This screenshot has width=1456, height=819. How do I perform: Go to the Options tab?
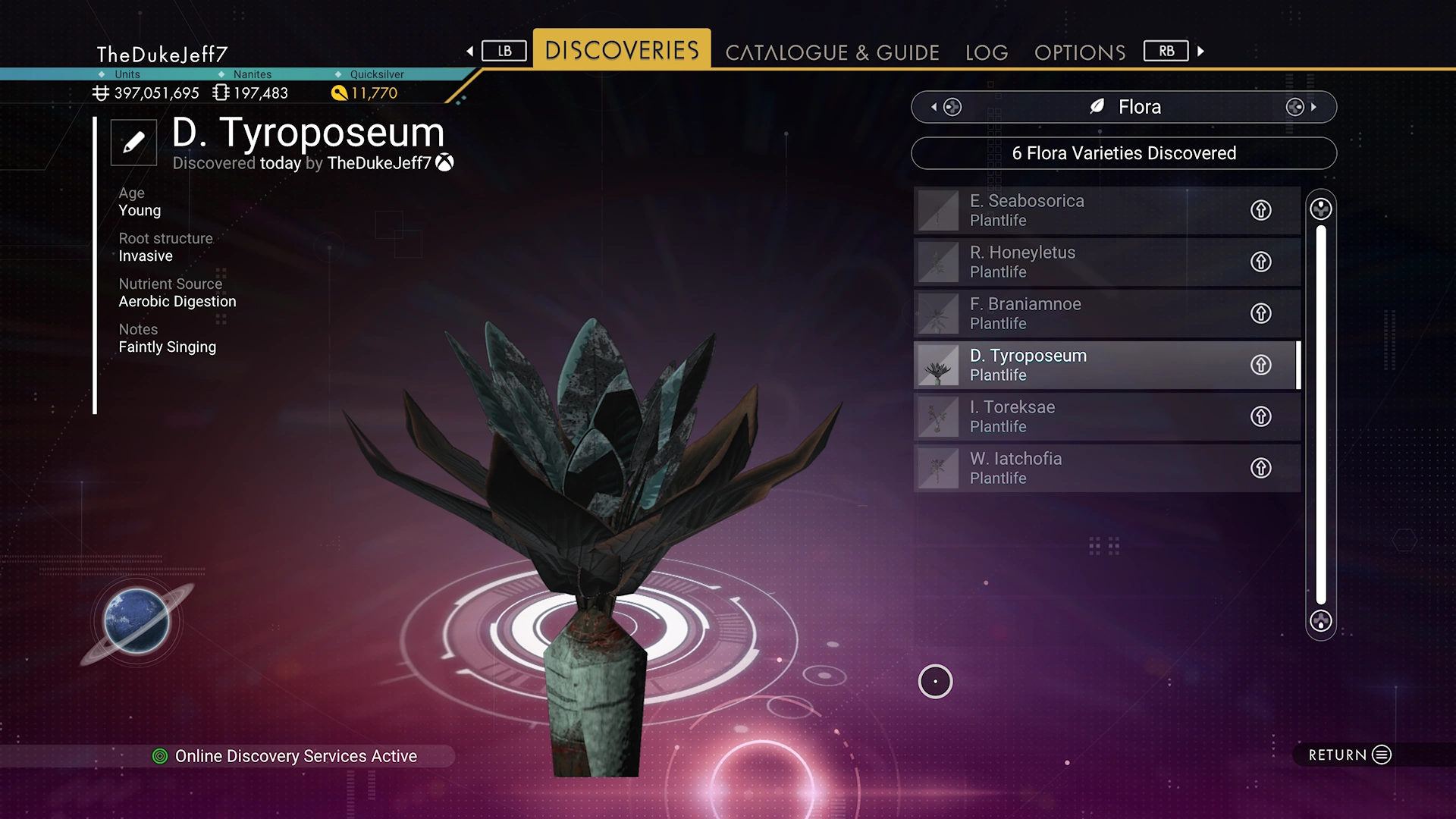click(x=1079, y=52)
